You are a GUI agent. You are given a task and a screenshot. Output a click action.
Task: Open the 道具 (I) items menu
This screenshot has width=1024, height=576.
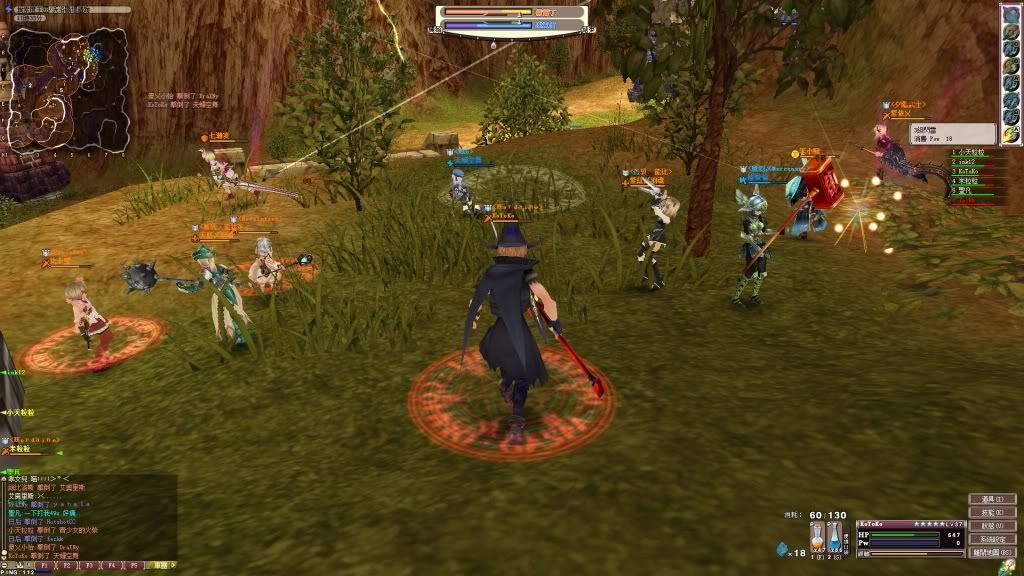(991, 499)
